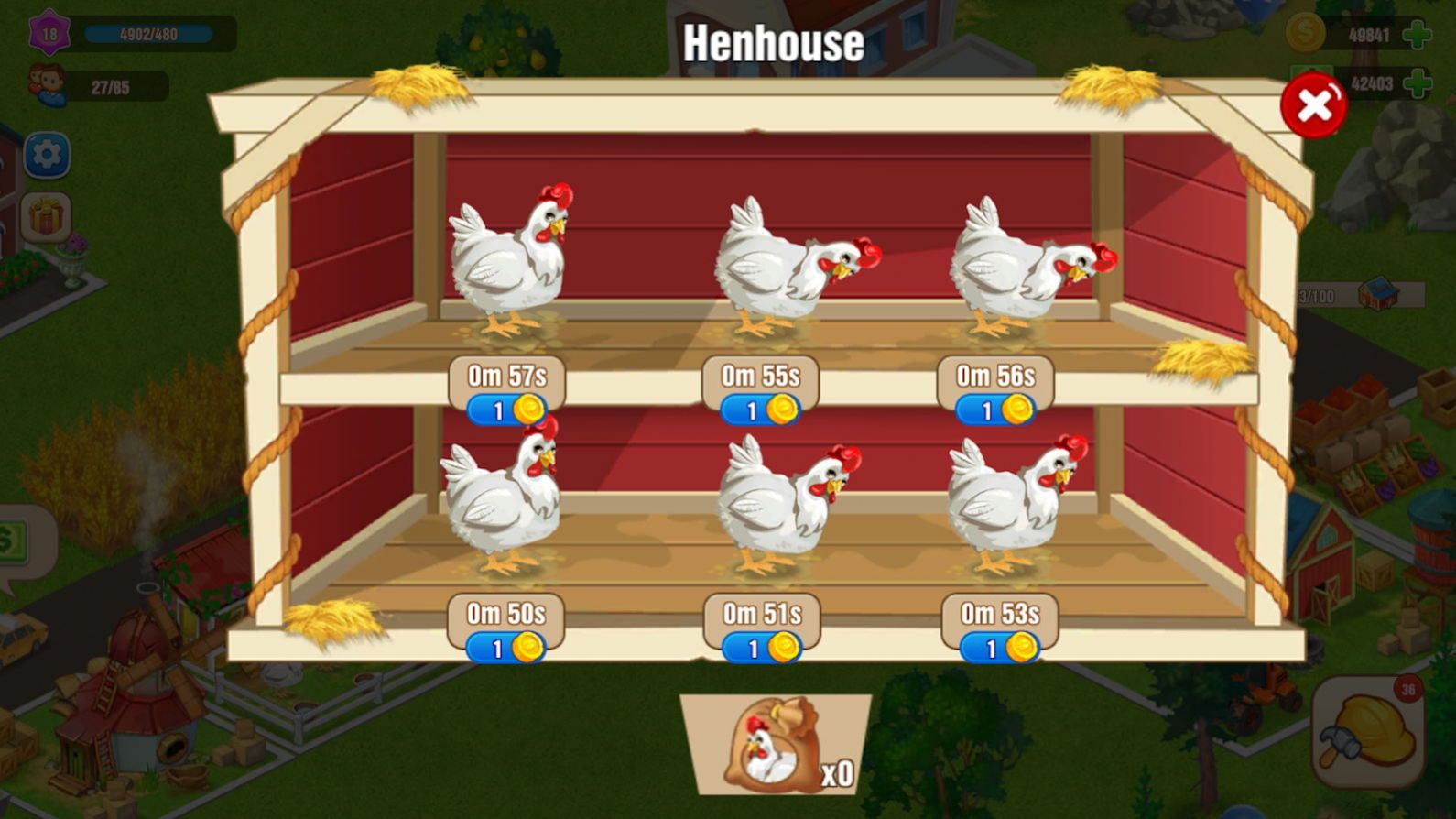Open the gift box icon
This screenshot has width=1456, height=819.
click(47, 218)
